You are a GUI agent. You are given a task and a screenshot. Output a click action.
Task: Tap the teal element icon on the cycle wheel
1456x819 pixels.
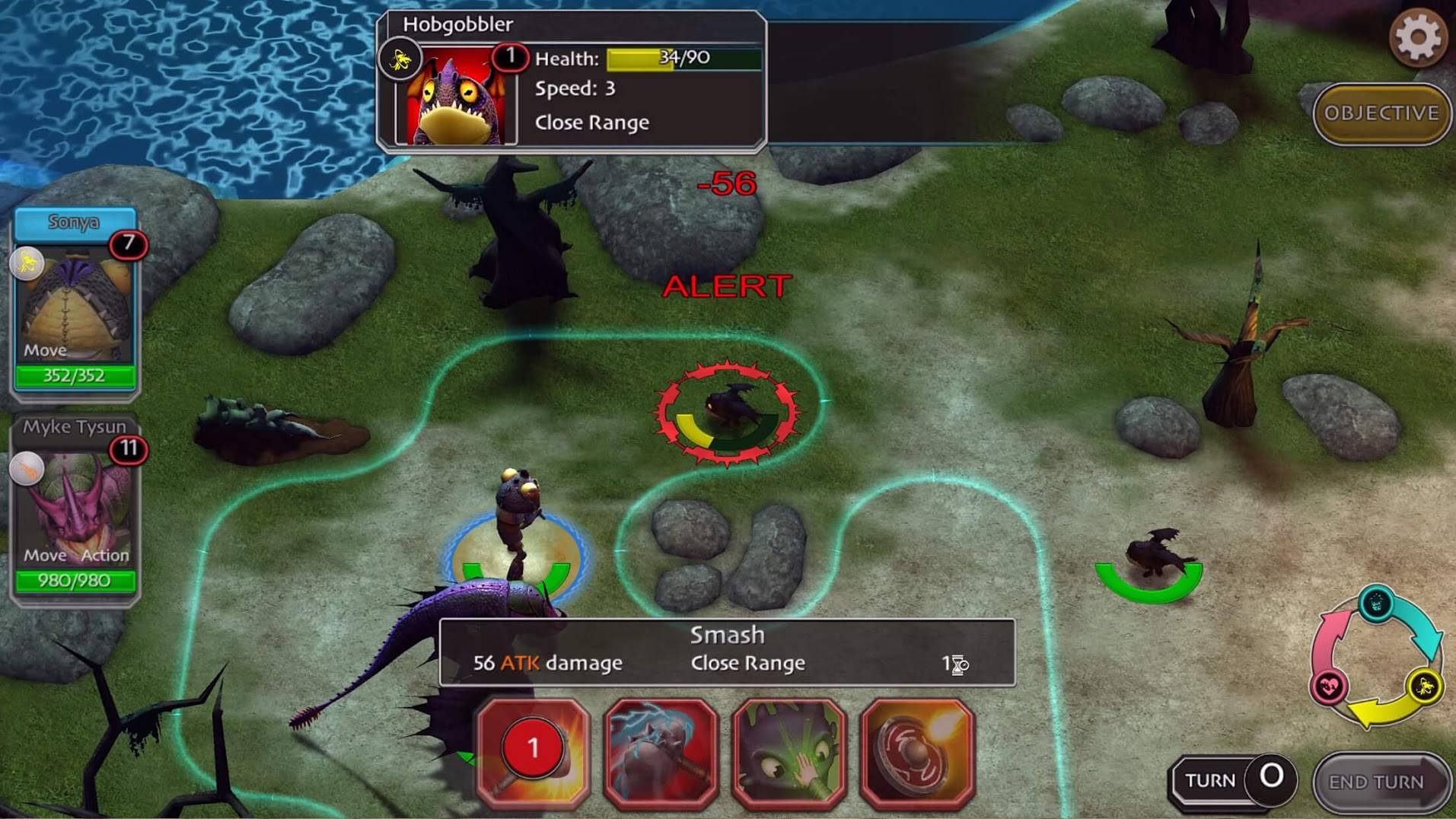(1376, 605)
